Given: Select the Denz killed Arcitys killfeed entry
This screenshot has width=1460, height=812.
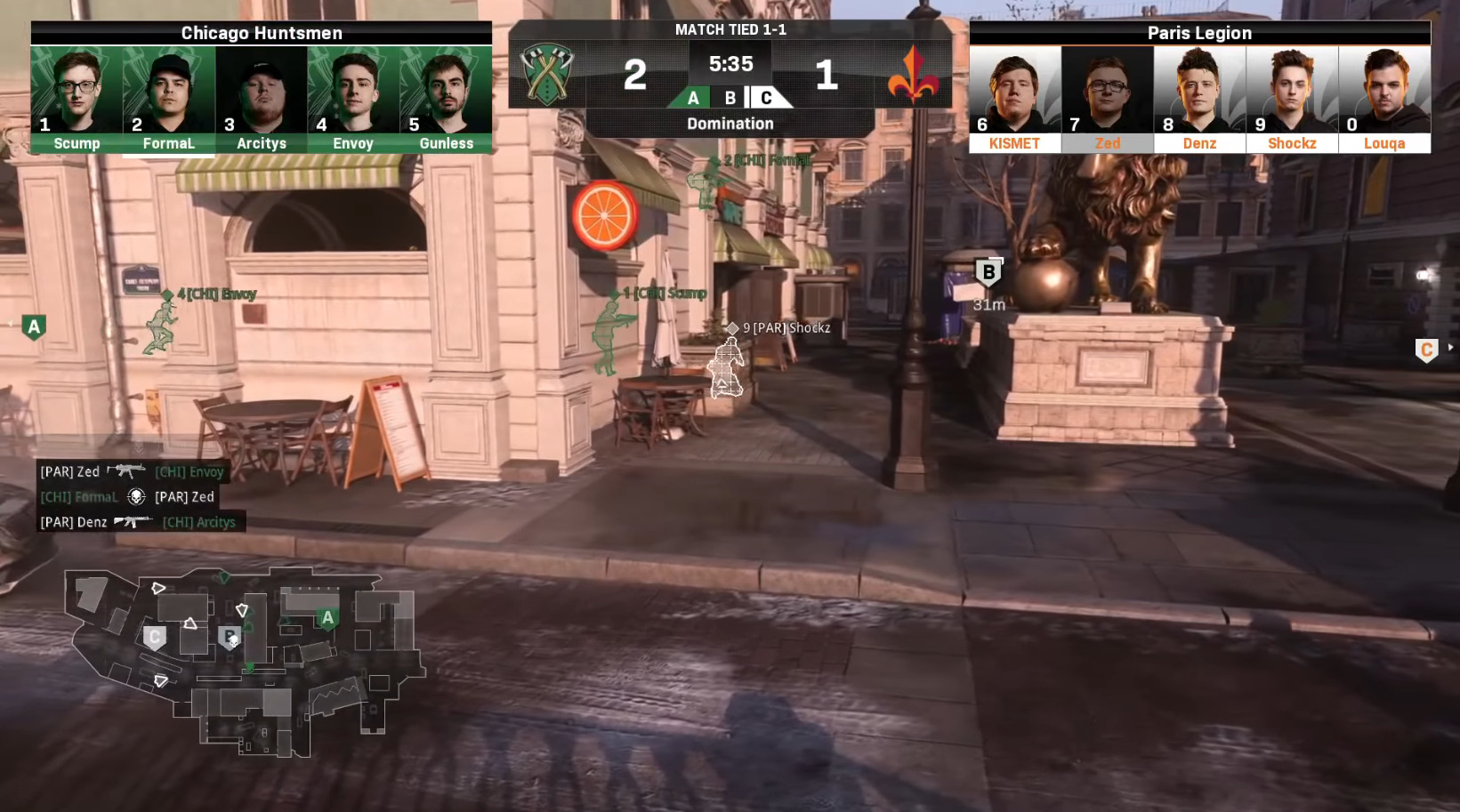Looking at the screenshot, I should 138,522.
